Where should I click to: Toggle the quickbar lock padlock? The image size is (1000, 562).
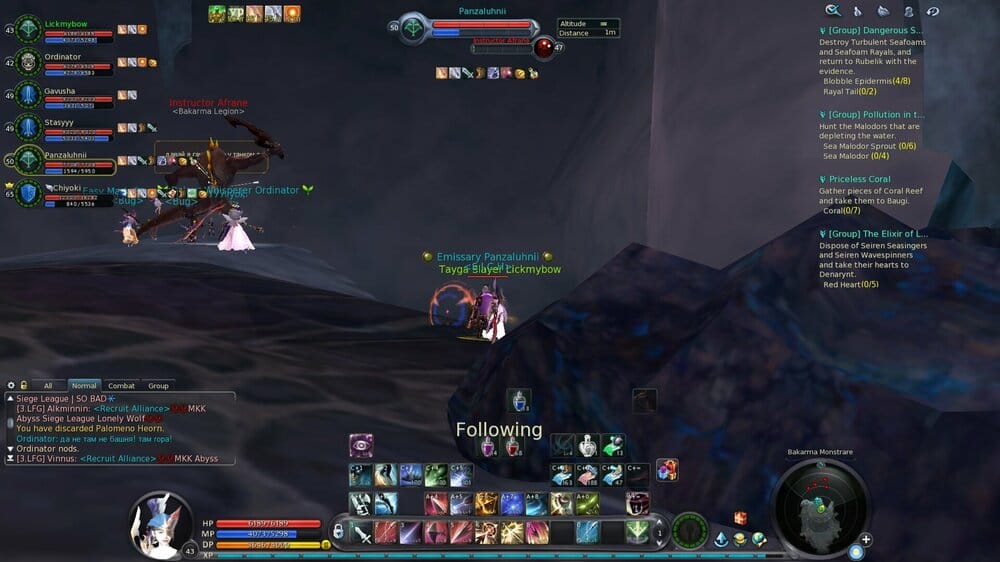[x=338, y=530]
